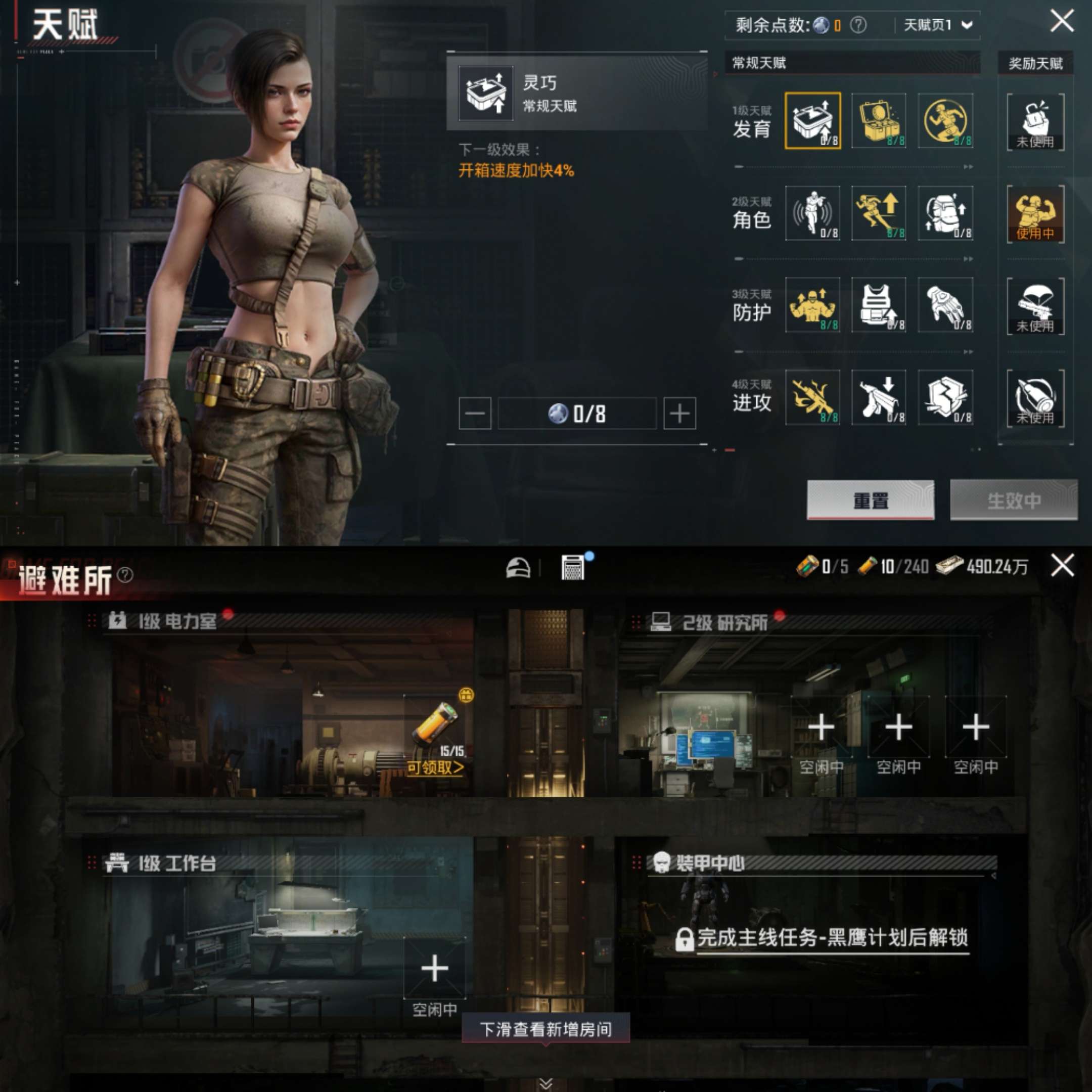Select the 灵巧 open-crate talent icon
1092x1092 pixels.
coord(813,120)
